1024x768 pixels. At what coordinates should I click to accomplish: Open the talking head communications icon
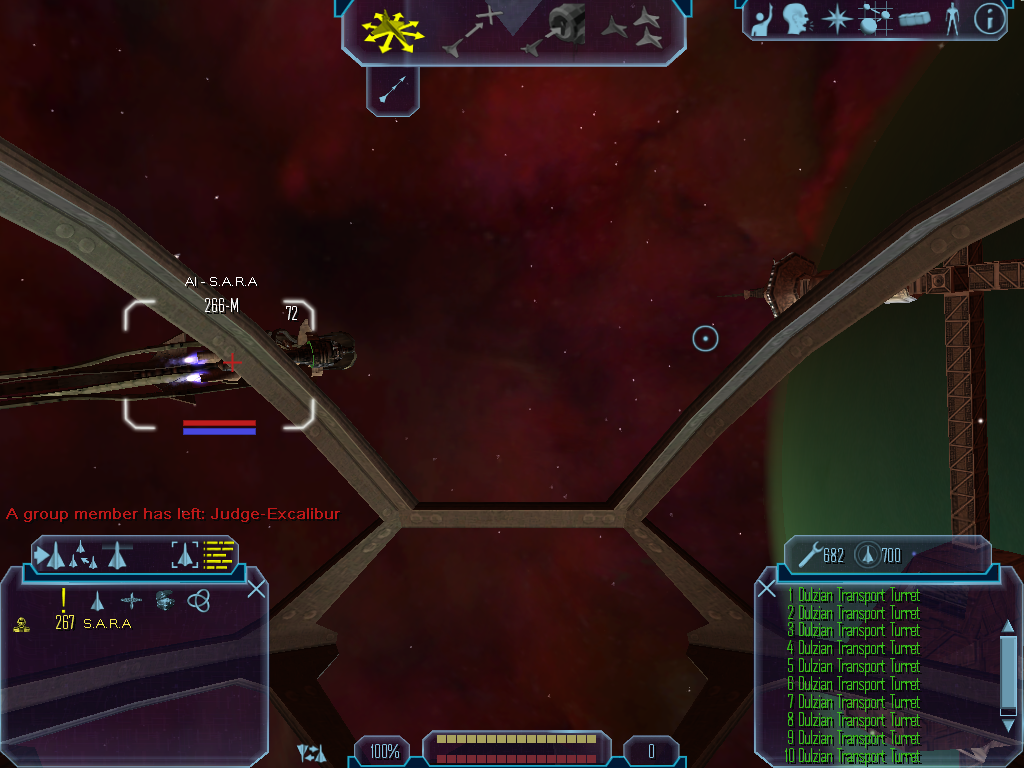tap(796, 19)
